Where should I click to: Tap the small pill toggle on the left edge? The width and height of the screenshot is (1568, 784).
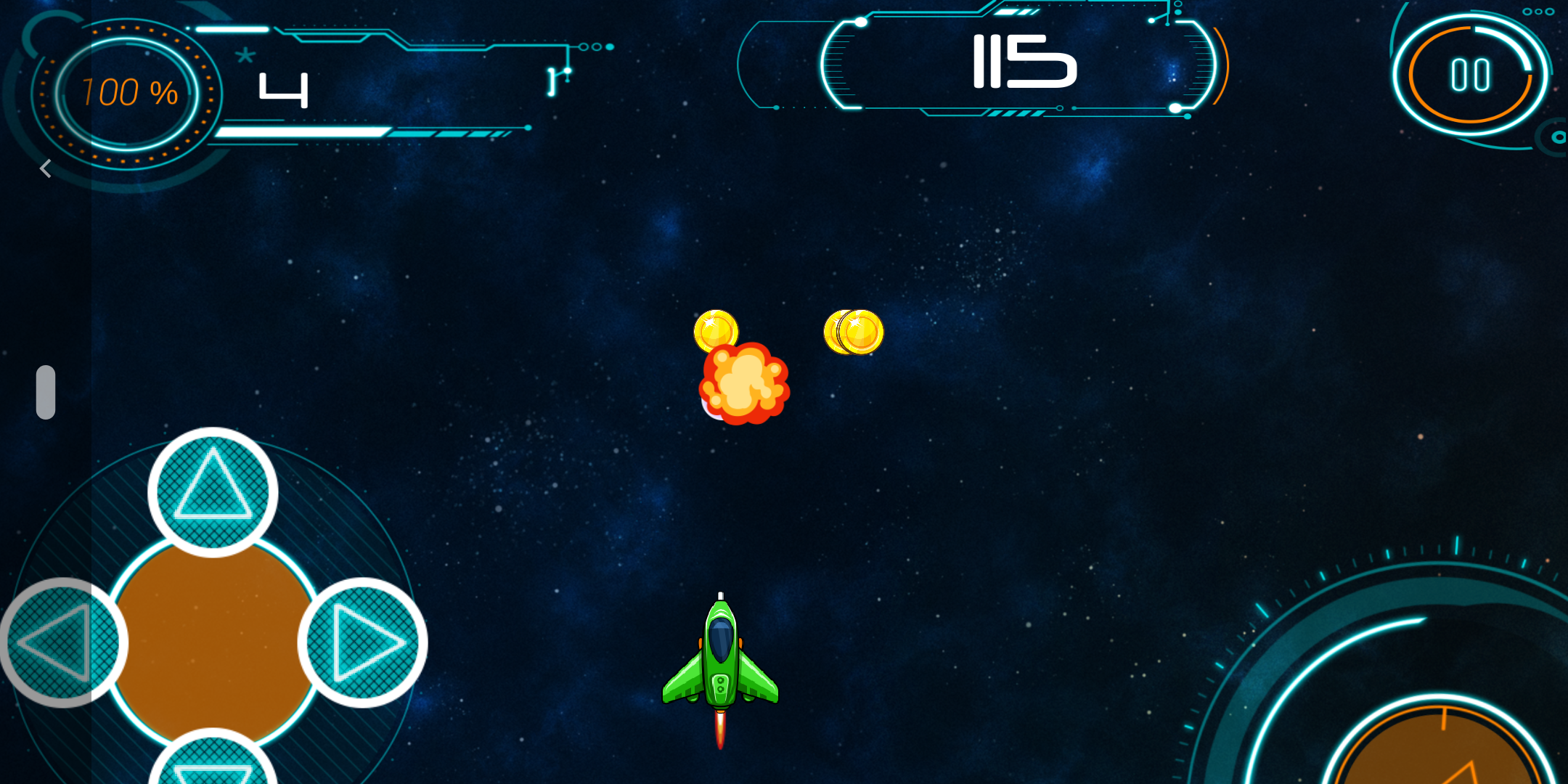[x=46, y=391]
